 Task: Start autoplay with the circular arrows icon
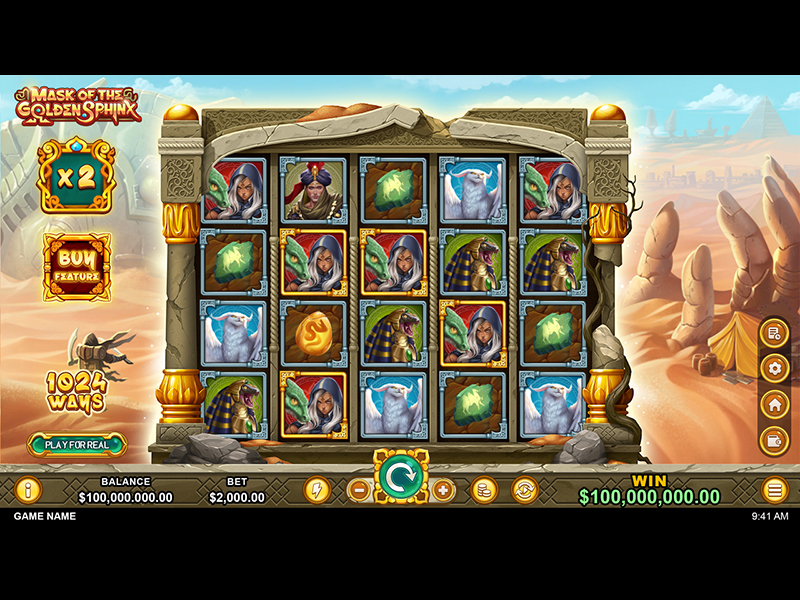click(524, 490)
